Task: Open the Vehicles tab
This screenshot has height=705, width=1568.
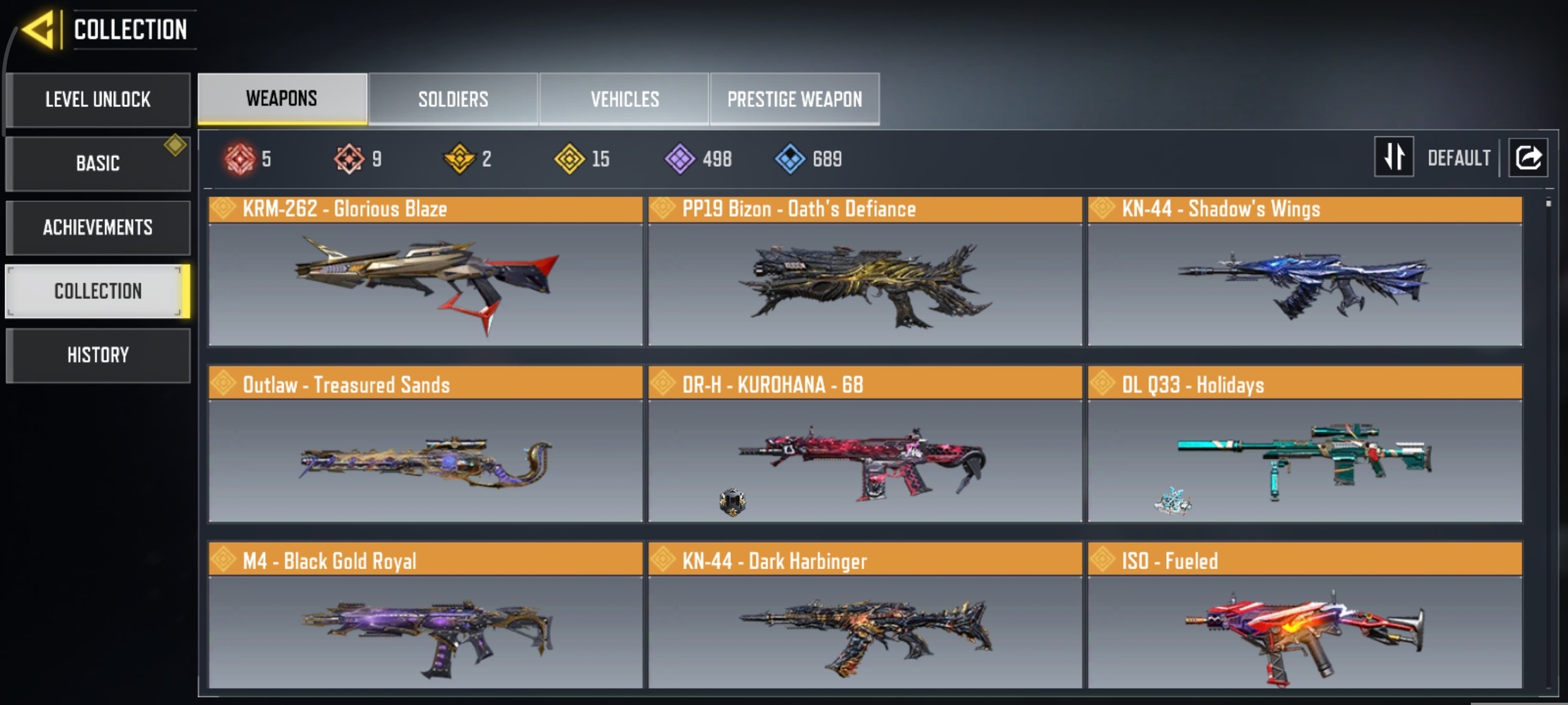Action: pyautogui.click(x=624, y=99)
